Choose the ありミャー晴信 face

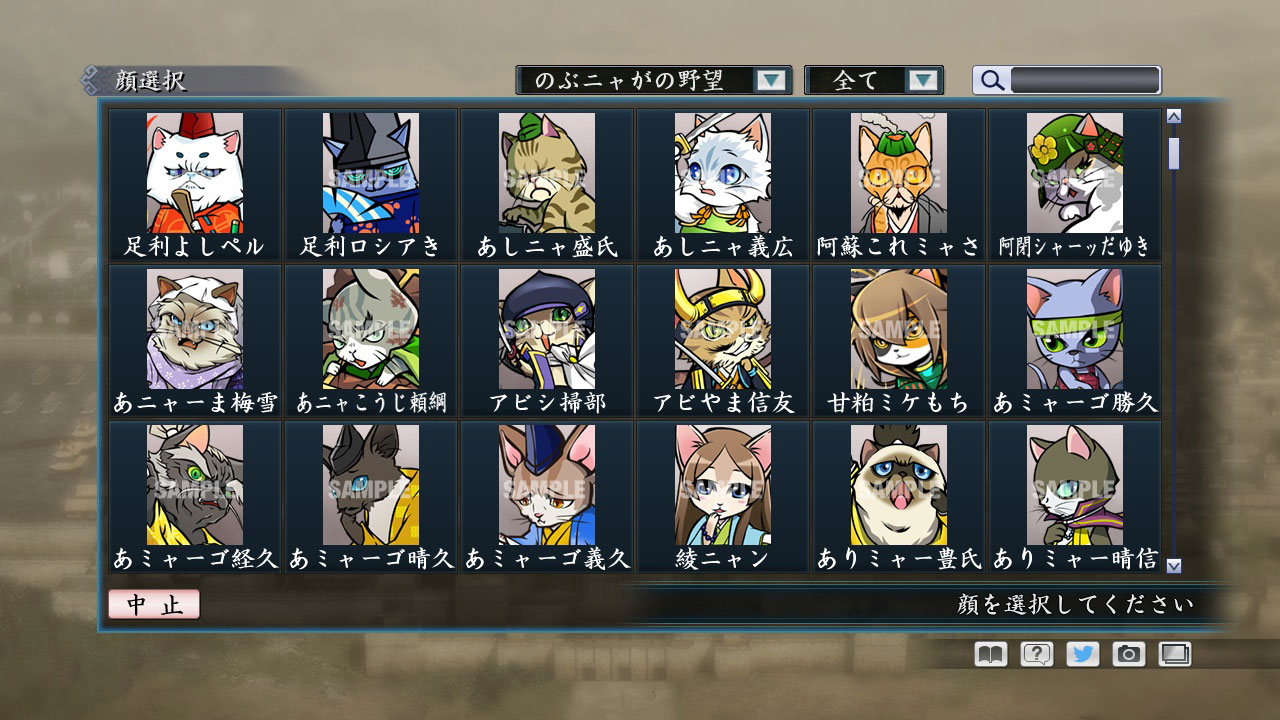click(x=1073, y=485)
